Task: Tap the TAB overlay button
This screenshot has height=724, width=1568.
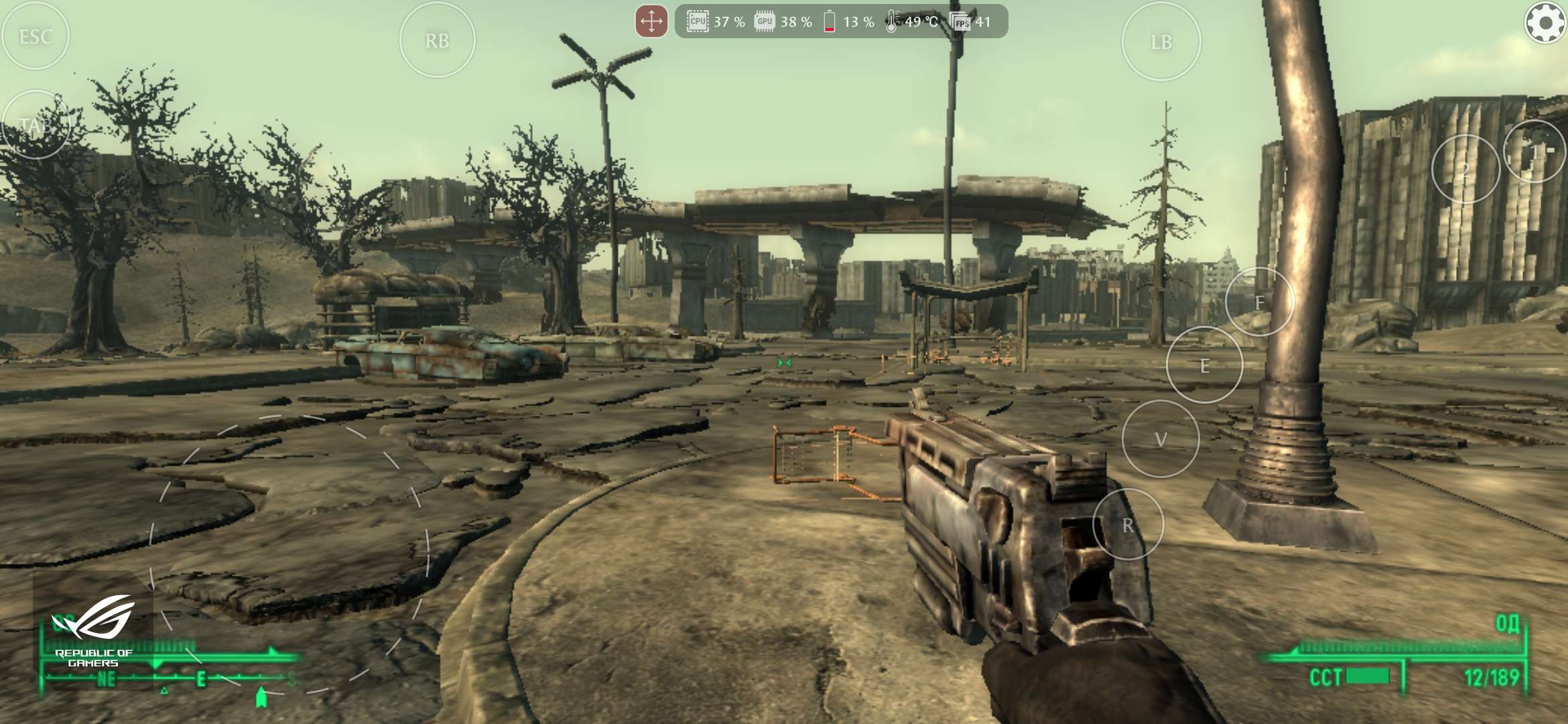Action: click(x=36, y=125)
